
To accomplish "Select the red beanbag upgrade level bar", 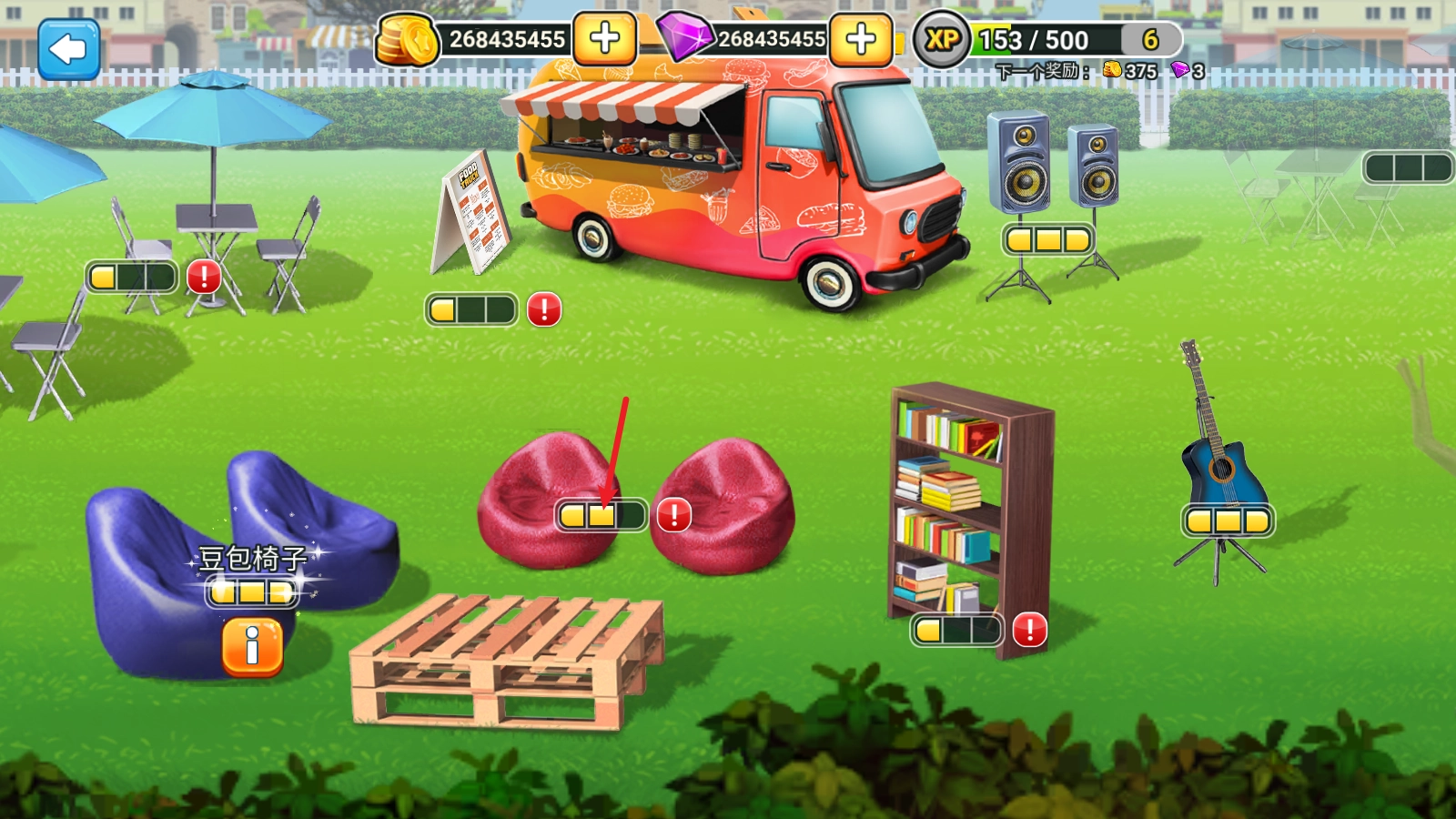I will point(601,516).
